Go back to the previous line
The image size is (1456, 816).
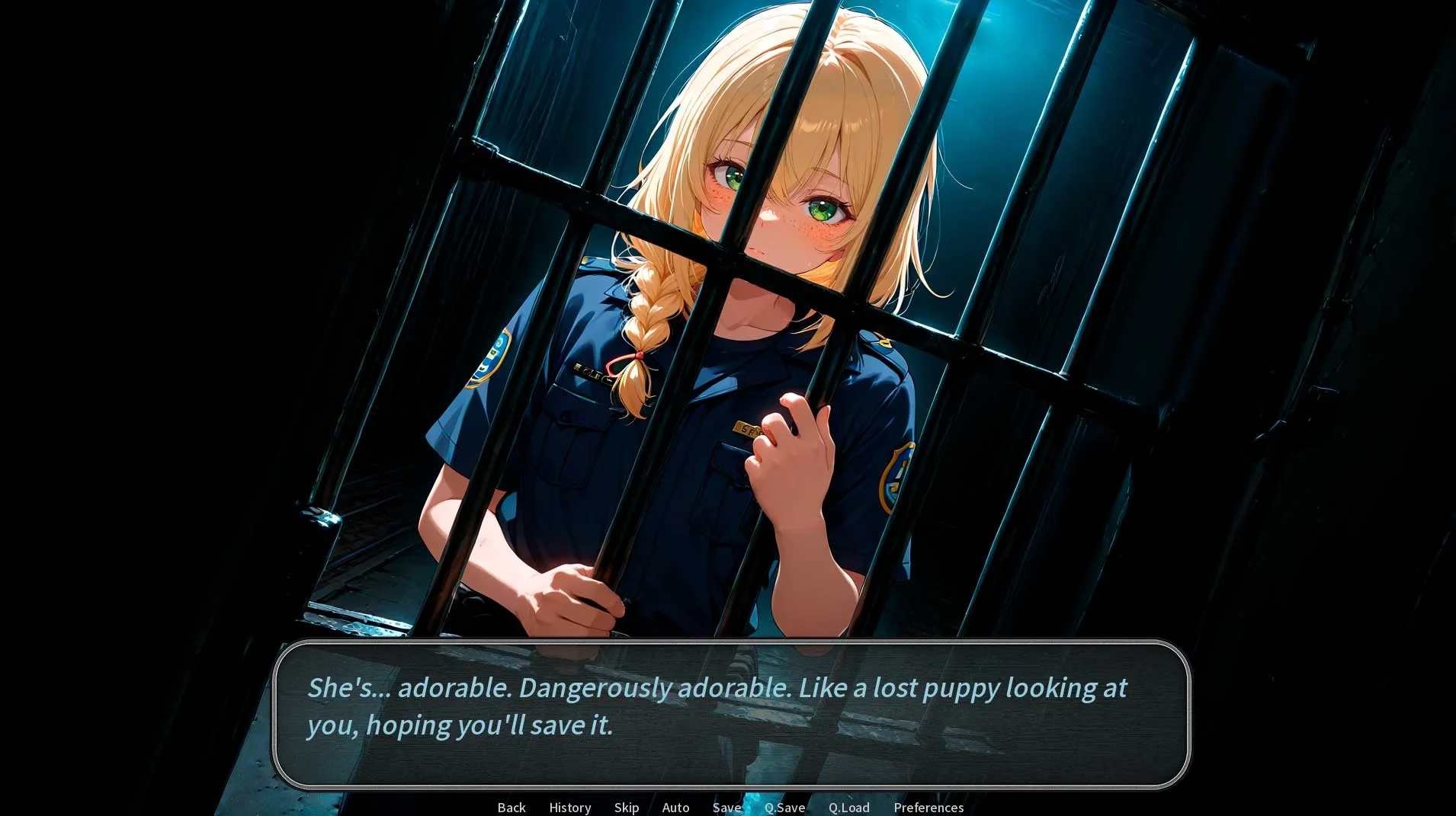coord(512,807)
